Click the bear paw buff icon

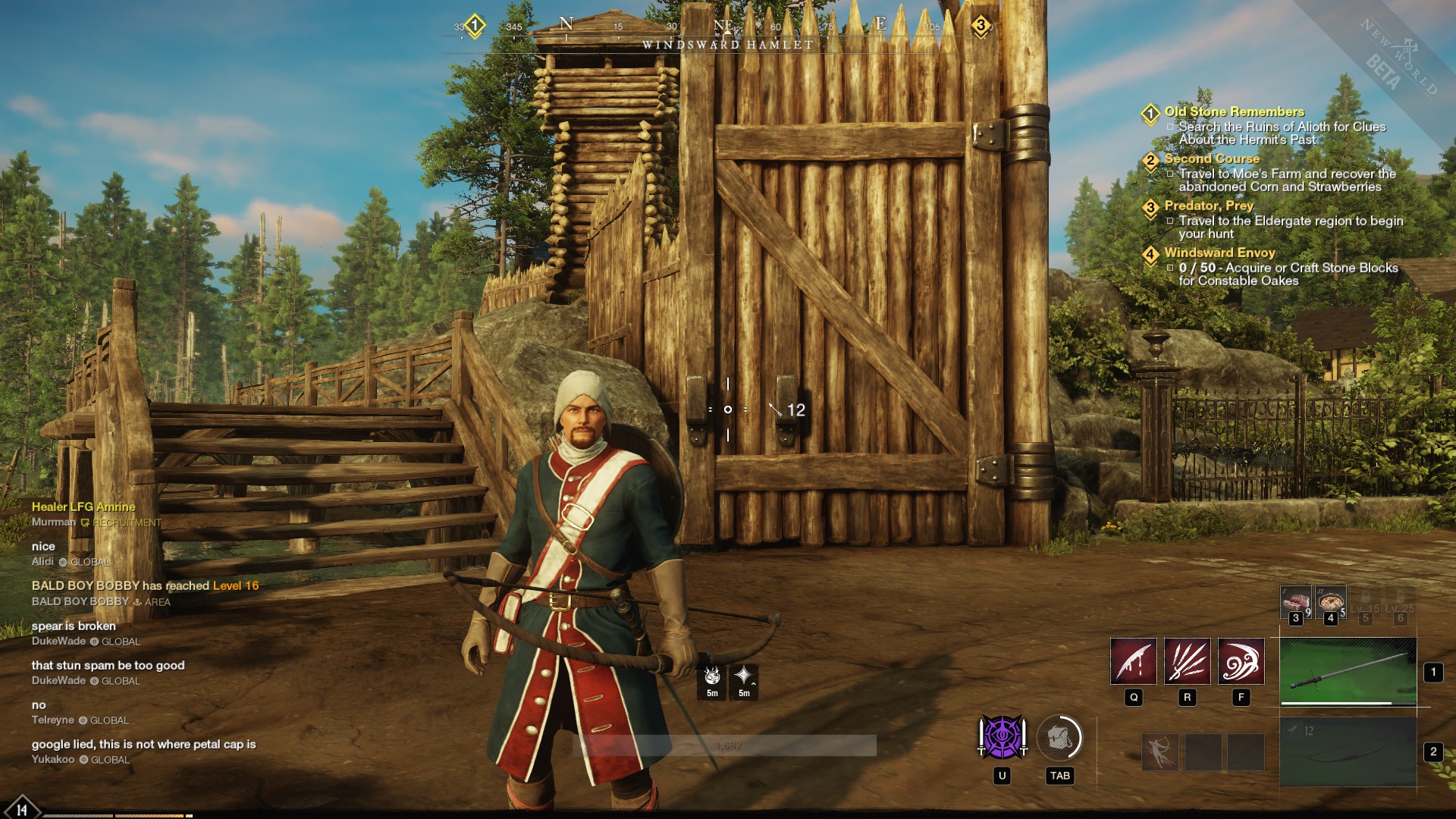(712, 676)
